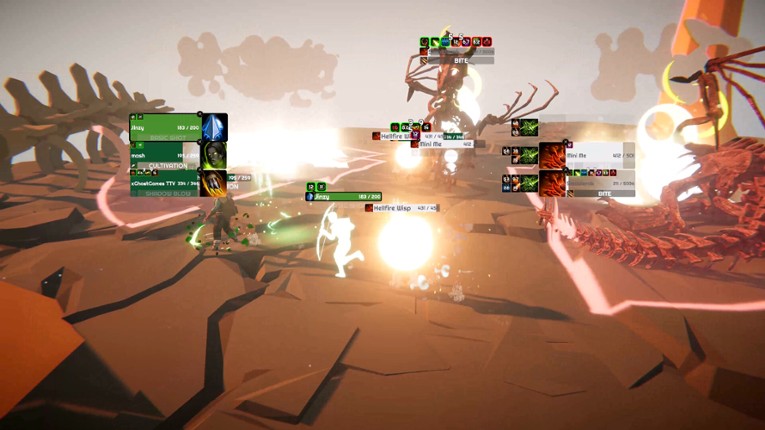Click the green hooded face Cultivation icon

point(214,155)
